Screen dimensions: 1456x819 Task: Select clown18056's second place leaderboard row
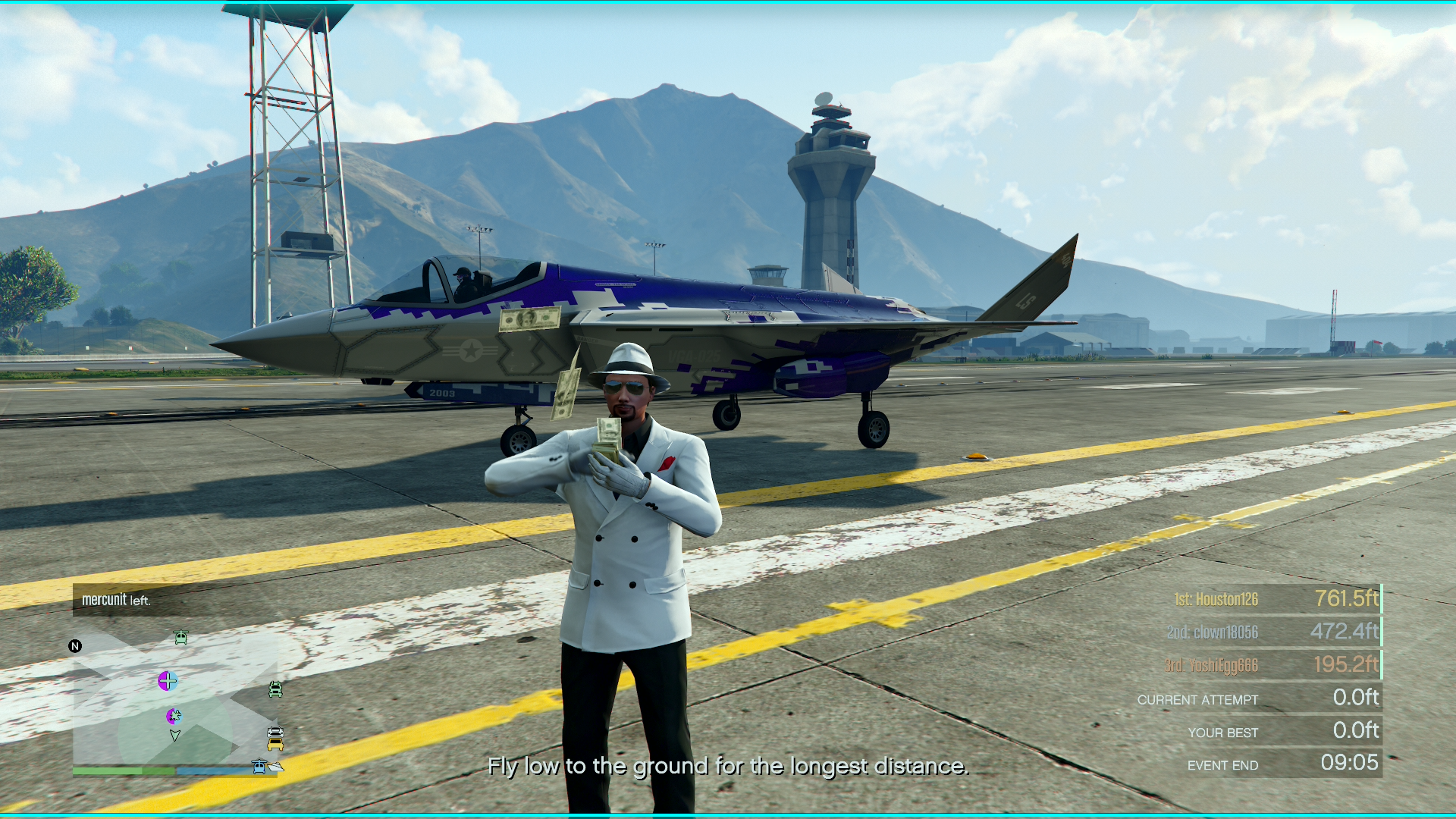pos(1272,632)
